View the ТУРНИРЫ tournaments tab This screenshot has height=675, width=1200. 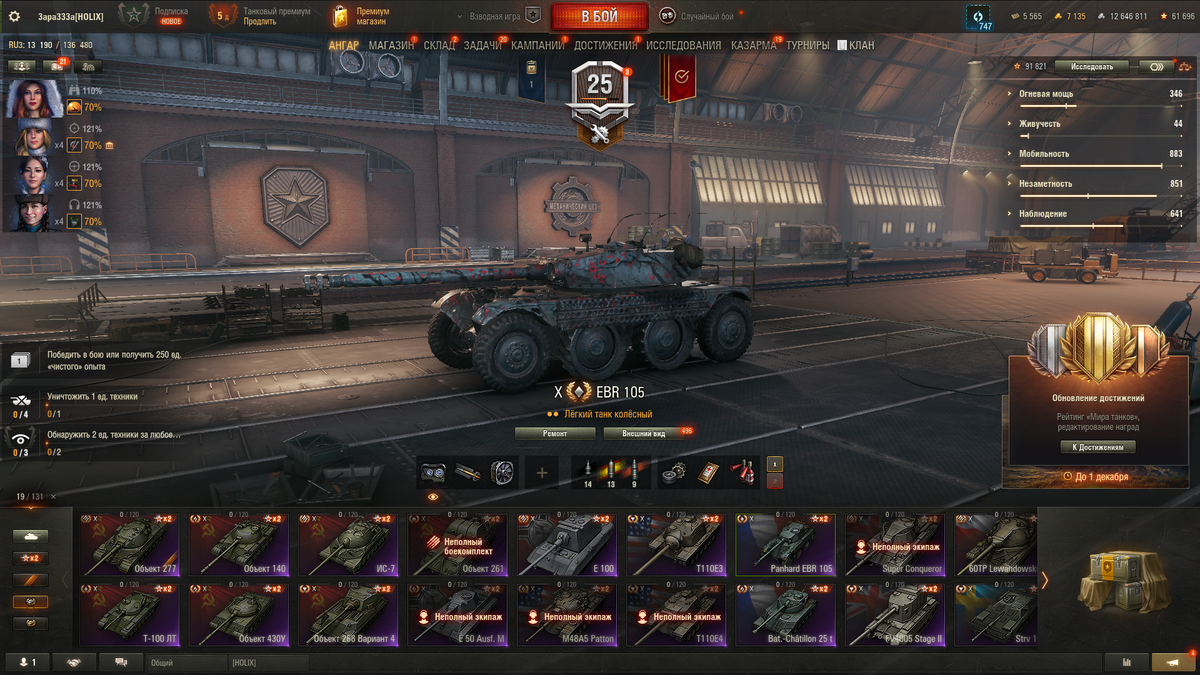[x=808, y=46]
